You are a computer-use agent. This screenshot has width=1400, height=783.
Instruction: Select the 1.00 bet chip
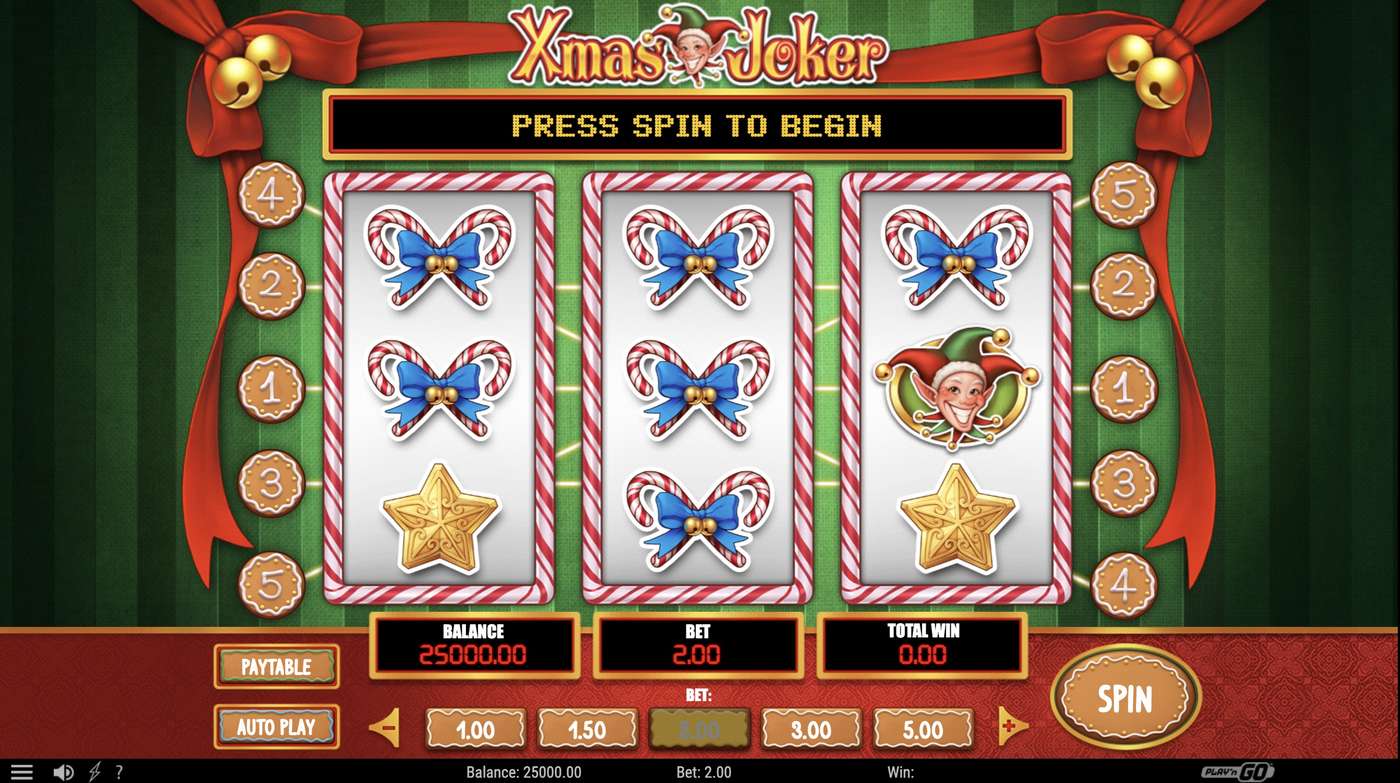click(x=476, y=728)
